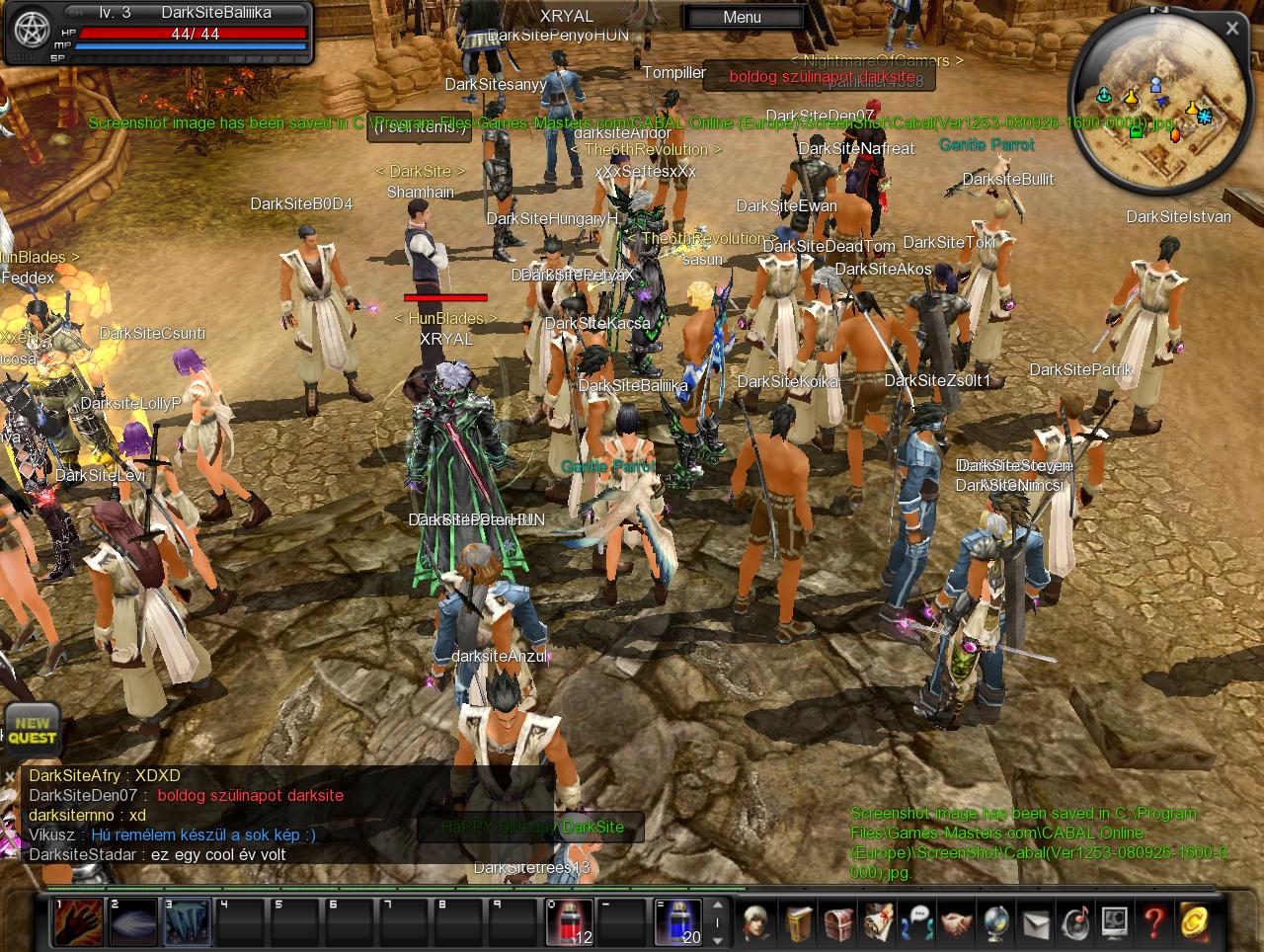The width and height of the screenshot is (1264, 952).
Task: Click the handshake icon
Action: 956,922
